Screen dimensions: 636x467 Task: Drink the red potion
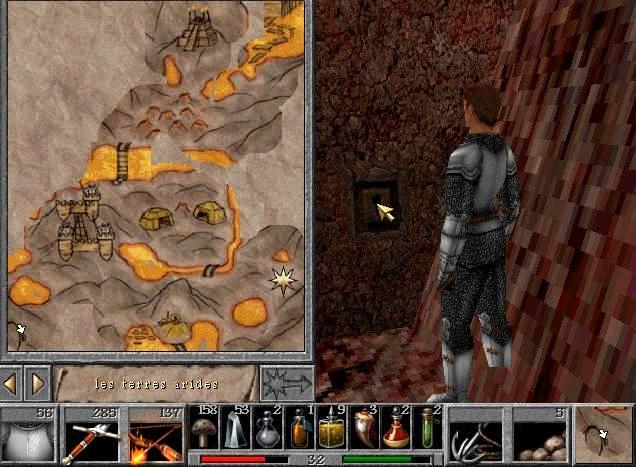[396, 430]
